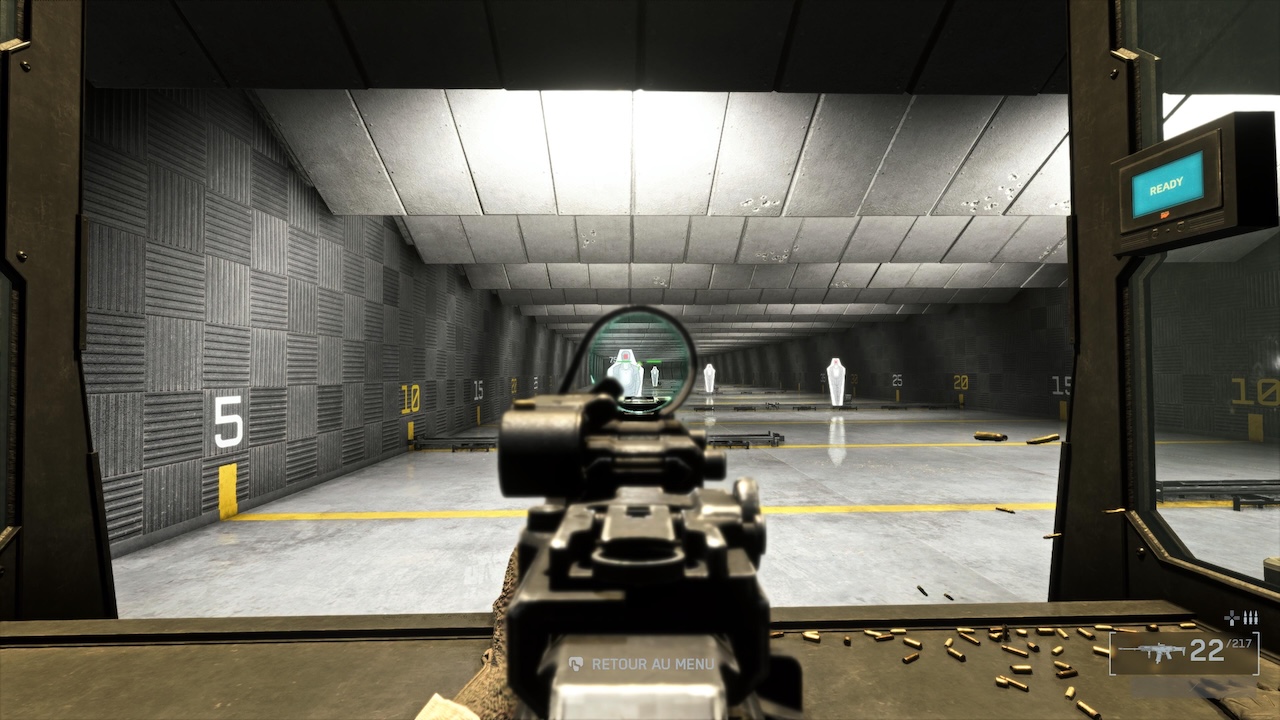The image size is (1280, 720).
Task: Toggle the three-bullet fire mode icon
Action: [x=1250, y=619]
